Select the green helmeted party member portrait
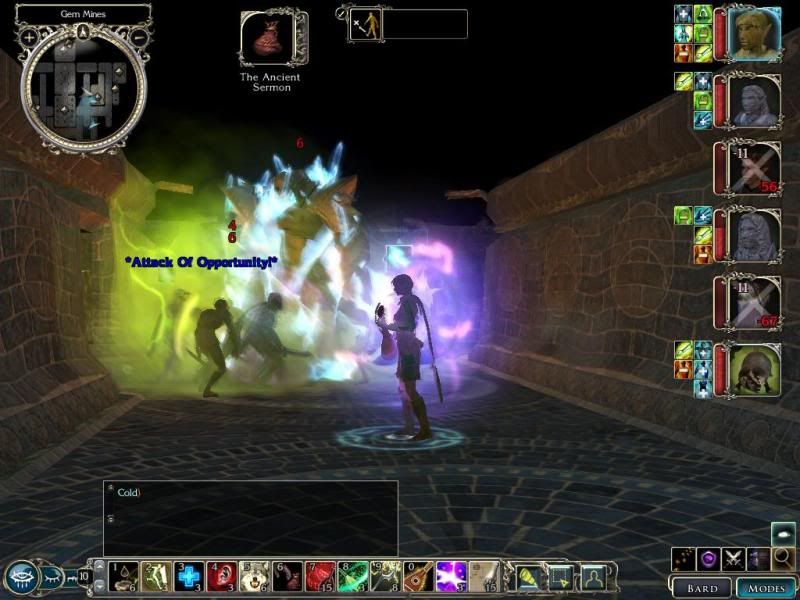Image resolution: width=800 pixels, height=600 pixels. tap(754, 369)
